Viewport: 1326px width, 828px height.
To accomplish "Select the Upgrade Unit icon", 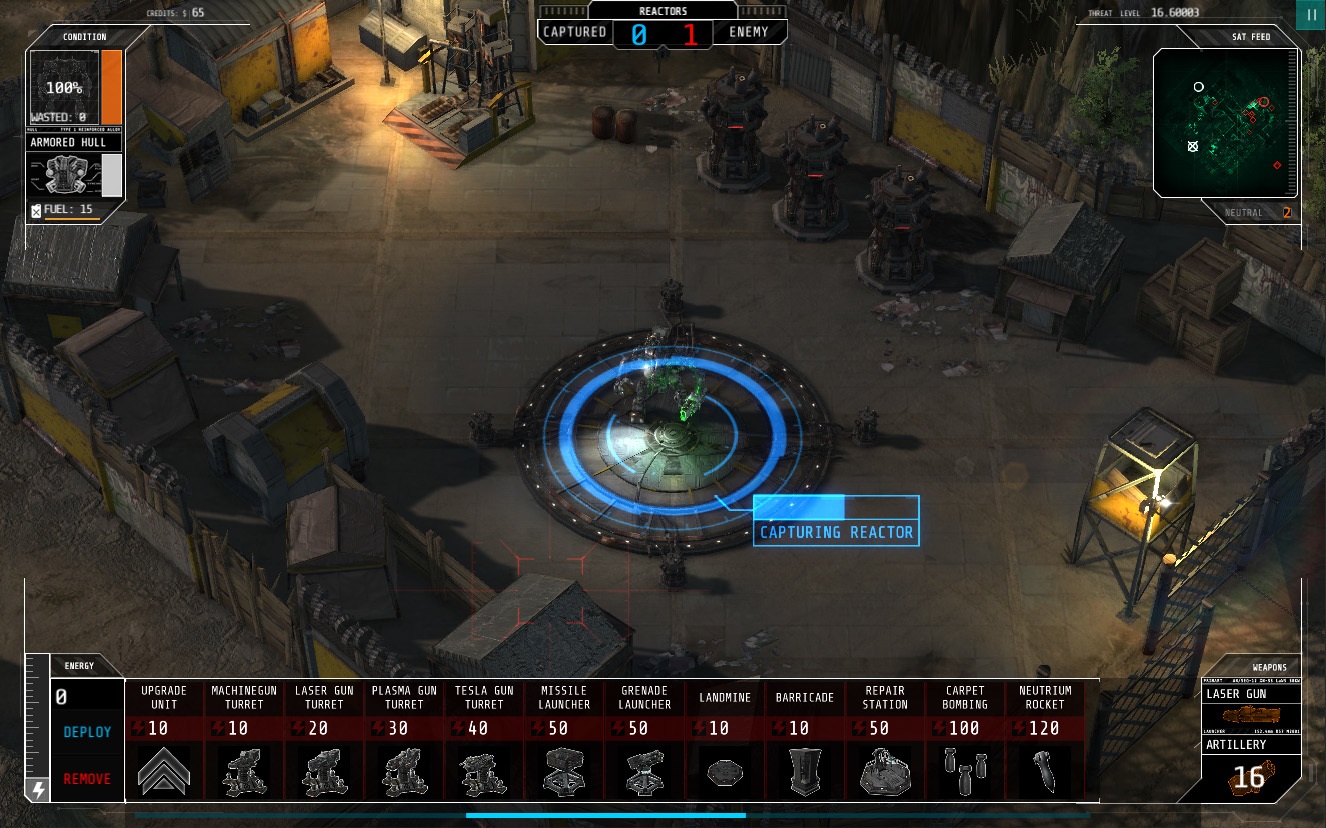I will (x=164, y=770).
